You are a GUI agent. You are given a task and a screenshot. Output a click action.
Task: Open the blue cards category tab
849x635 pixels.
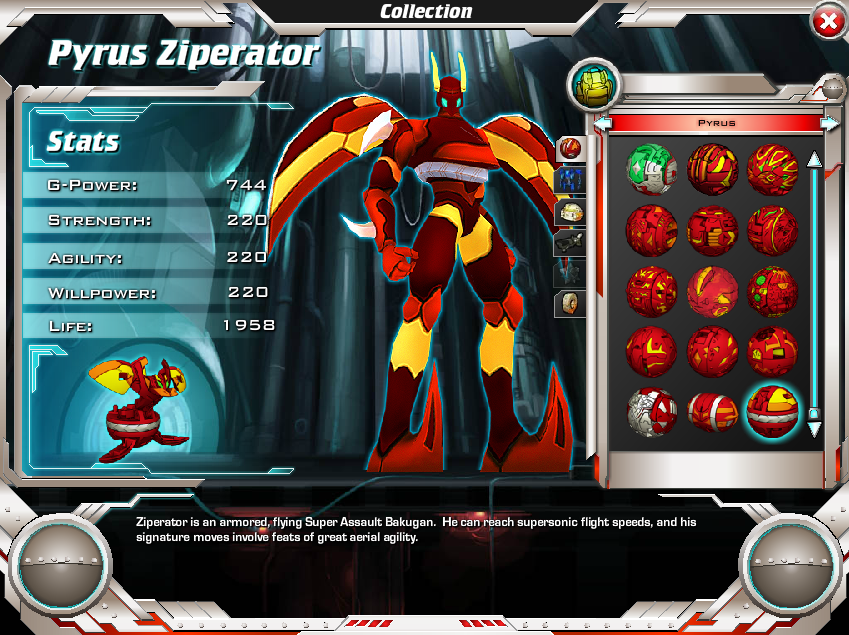570,180
